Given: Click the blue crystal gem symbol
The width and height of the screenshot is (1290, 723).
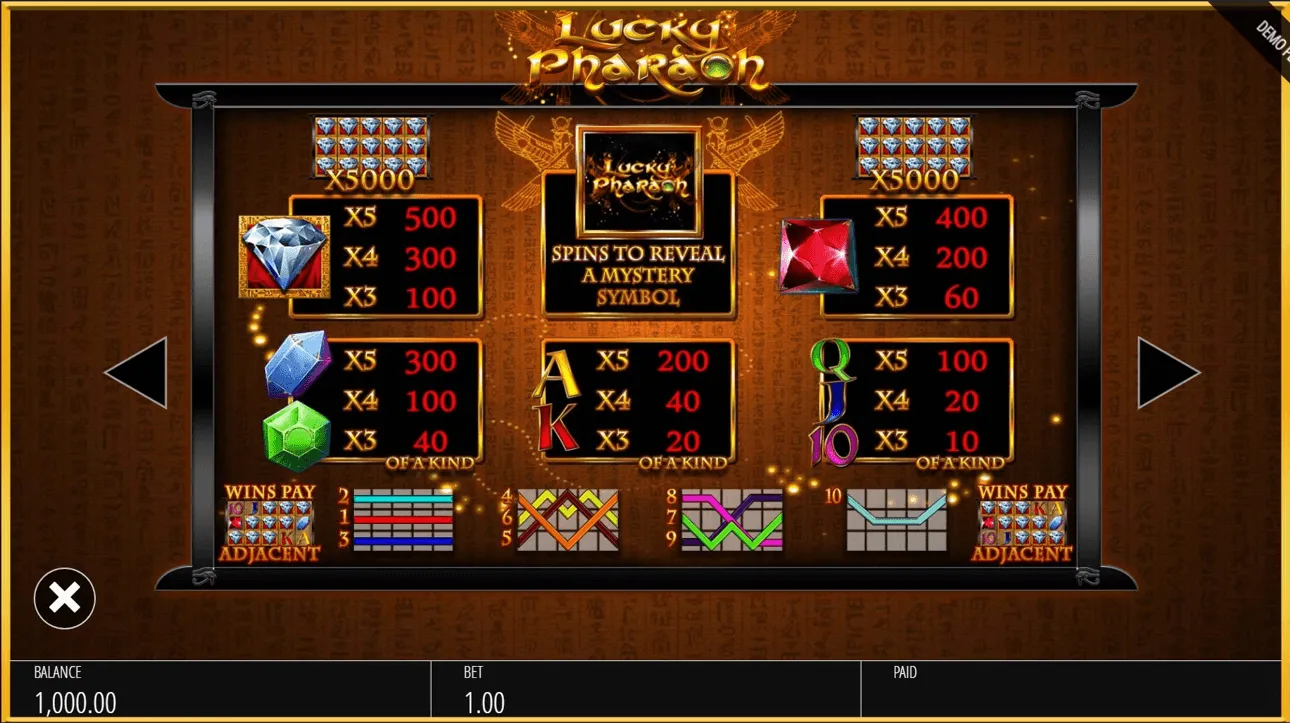Looking at the screenshot, I should [293, 365].
